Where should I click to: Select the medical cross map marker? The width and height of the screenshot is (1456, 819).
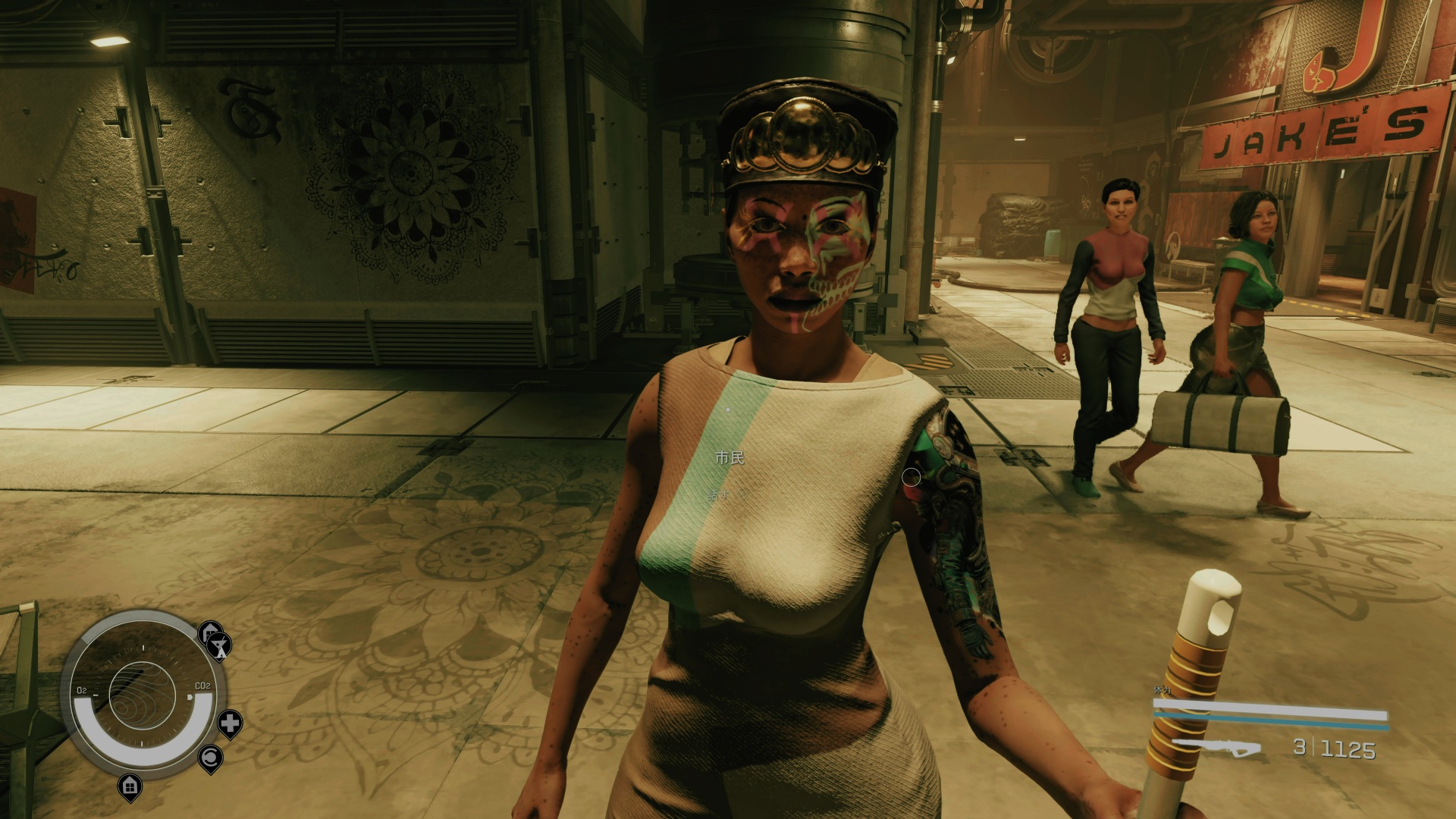(x=230, y=723)
